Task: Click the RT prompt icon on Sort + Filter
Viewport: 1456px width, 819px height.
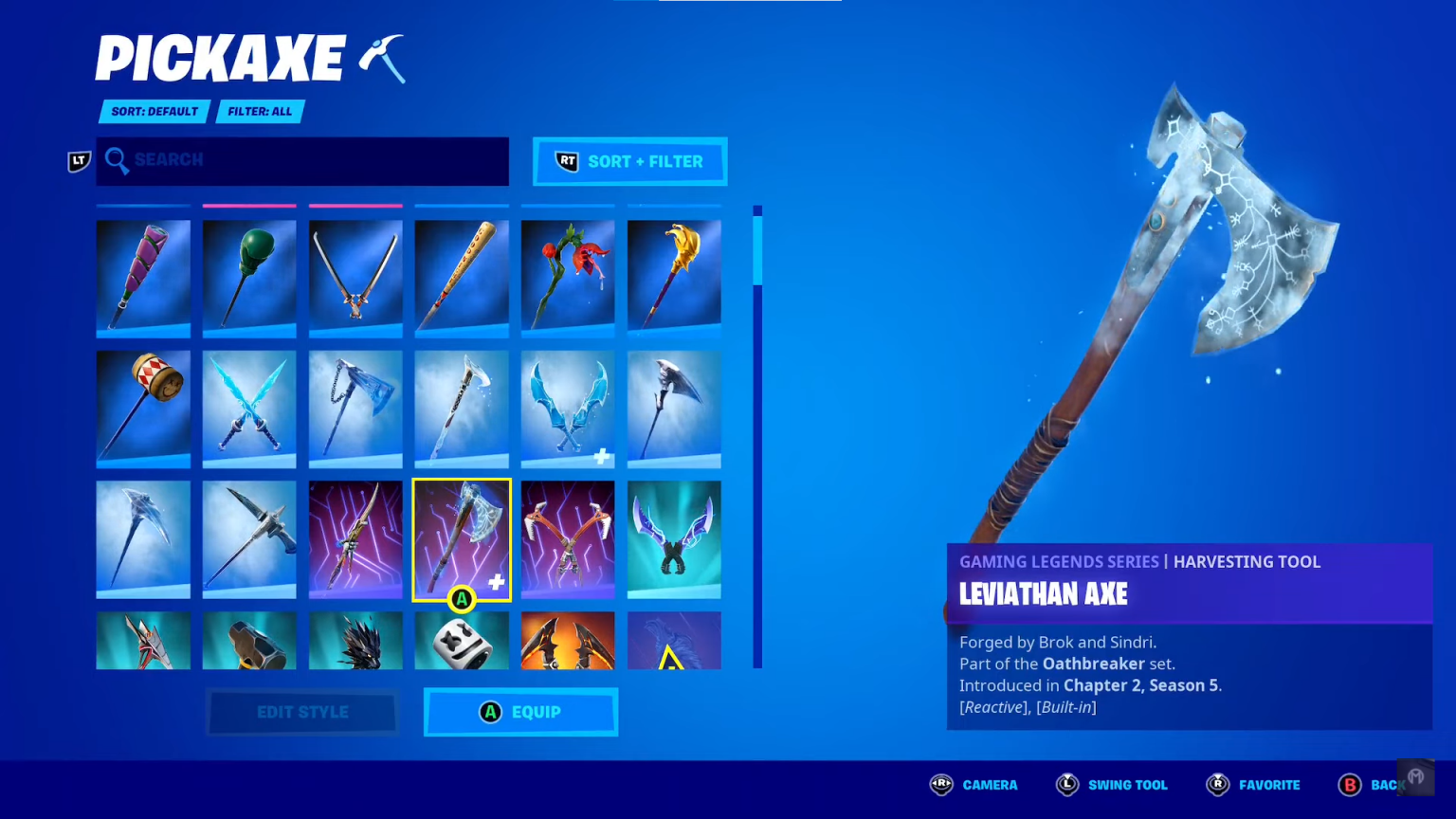Action: 566,161
